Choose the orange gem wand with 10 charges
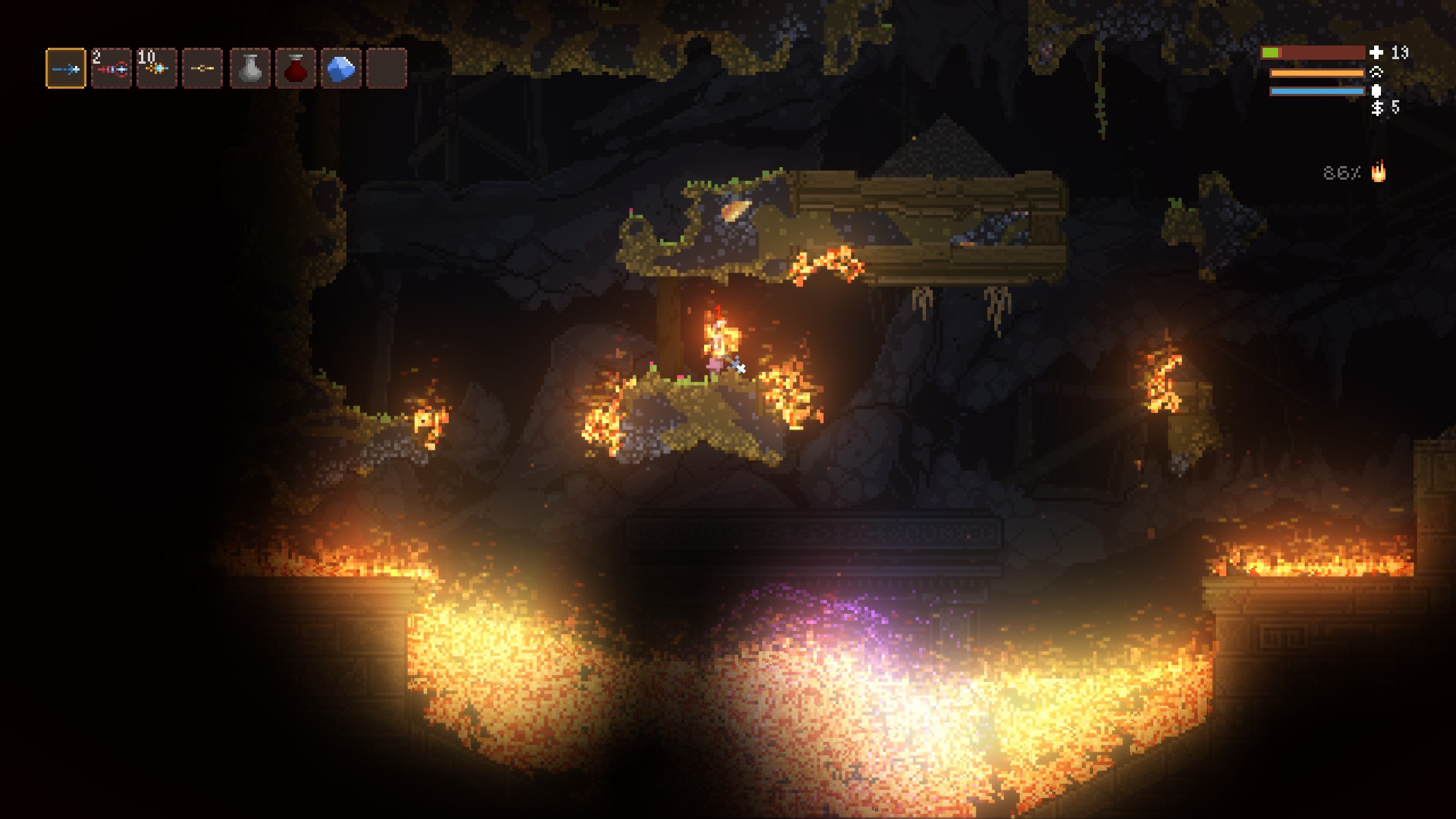 (157, 68)
